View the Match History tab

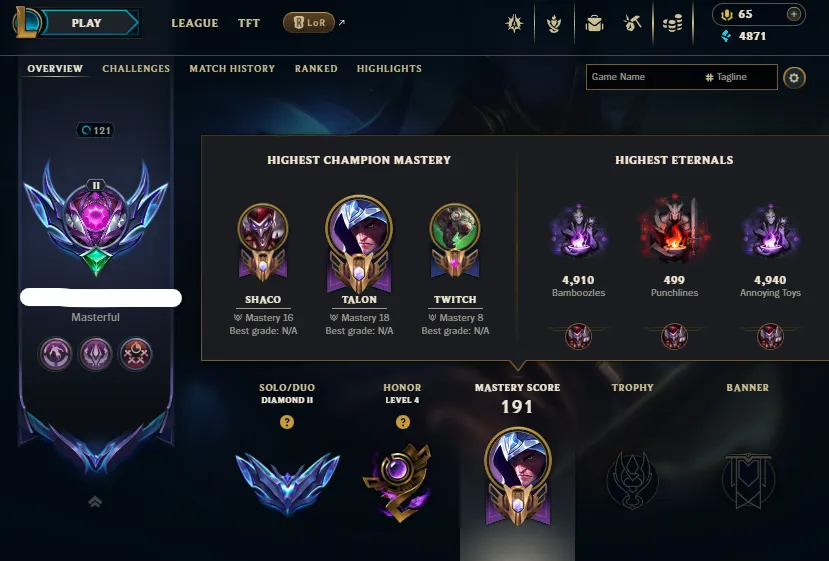point(232,69)
